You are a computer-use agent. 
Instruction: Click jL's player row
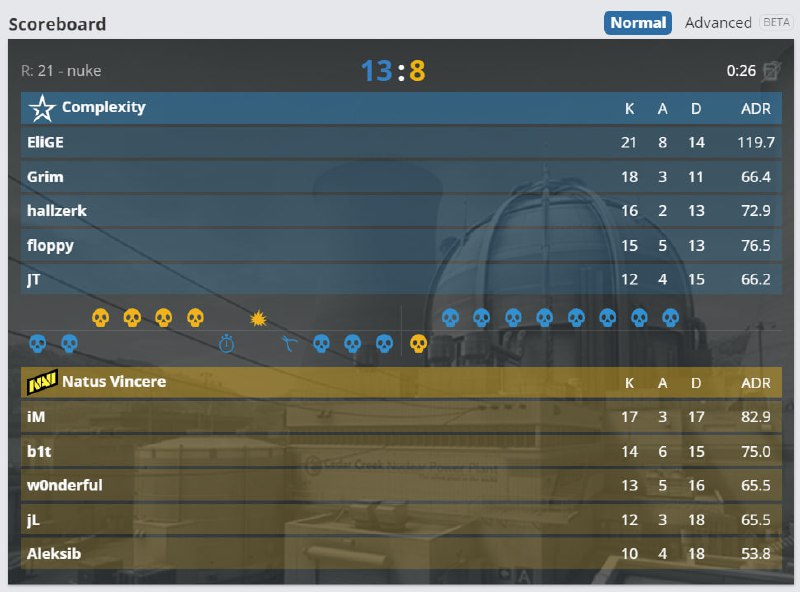coord(34,520)
